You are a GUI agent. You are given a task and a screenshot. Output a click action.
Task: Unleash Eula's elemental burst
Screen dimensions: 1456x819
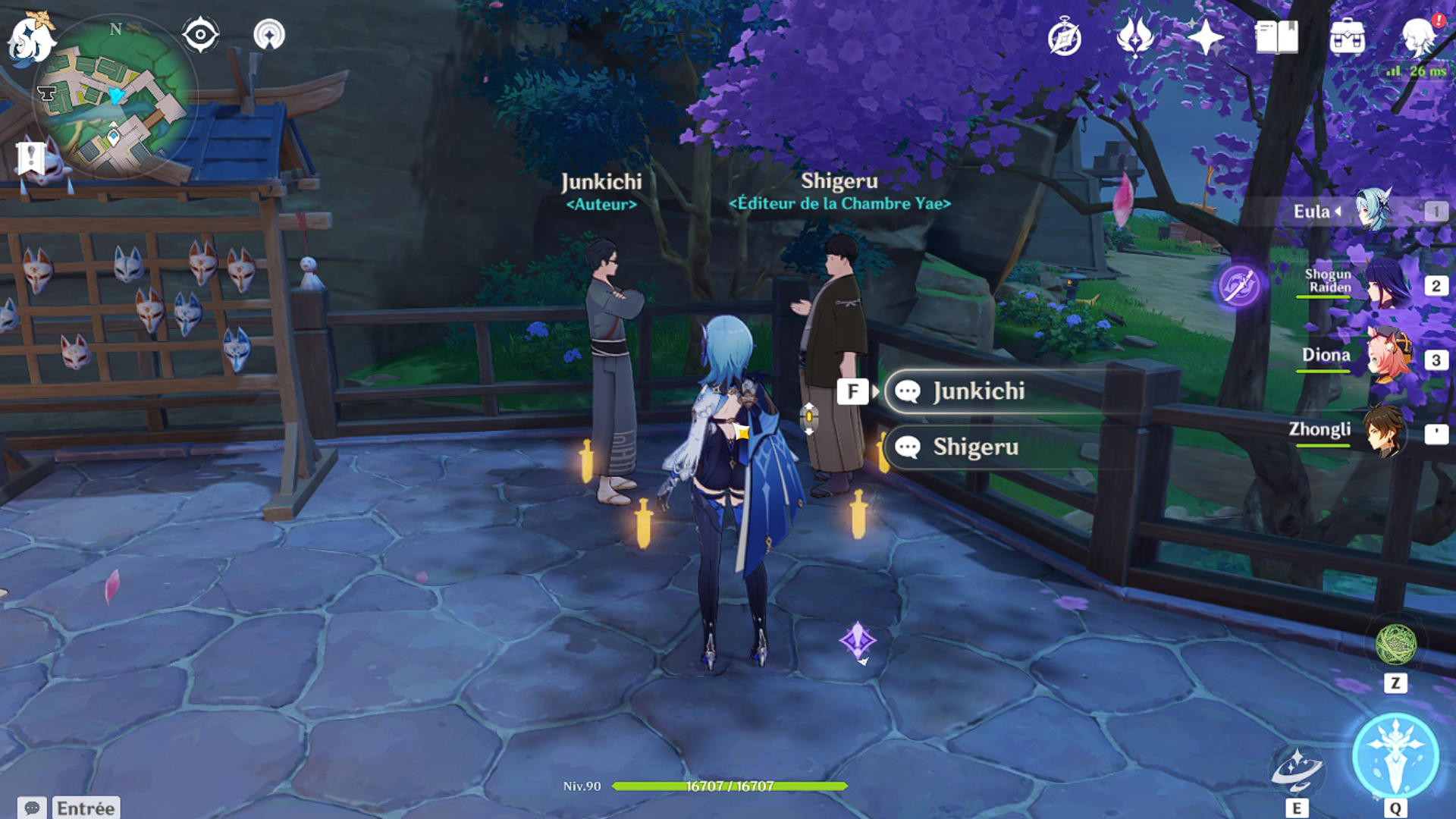pos(1395,756)
